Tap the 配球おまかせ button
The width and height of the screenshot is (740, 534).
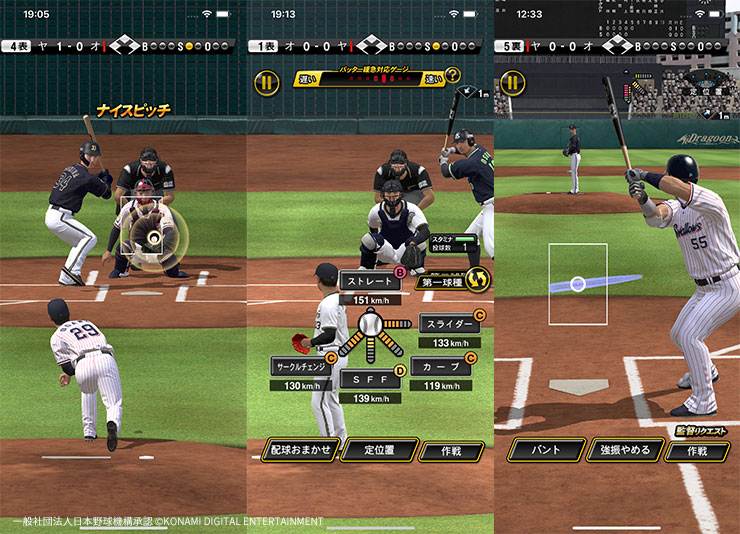[300, 450]
